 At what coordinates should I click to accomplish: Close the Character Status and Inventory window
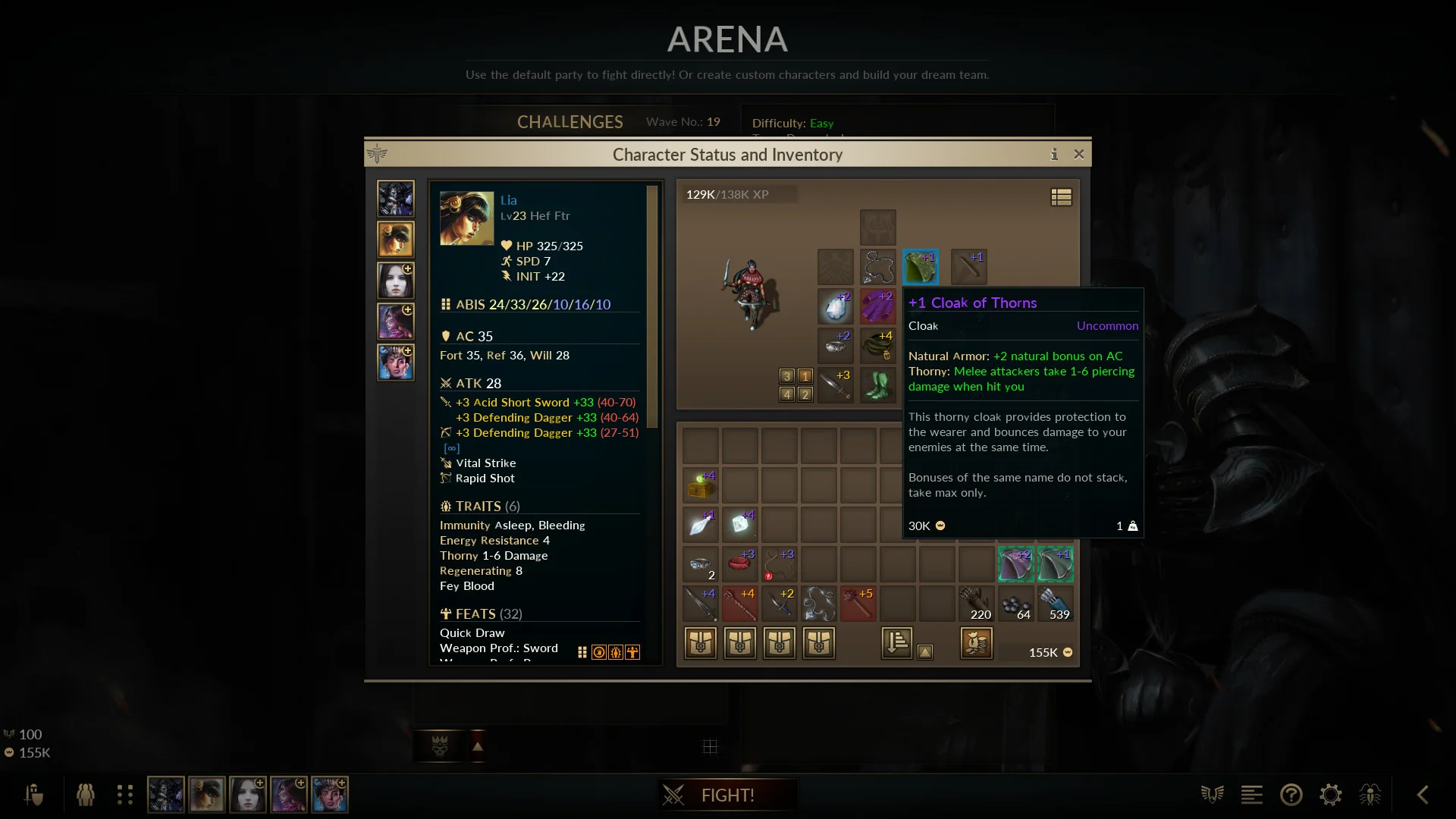click(1079, 155)
